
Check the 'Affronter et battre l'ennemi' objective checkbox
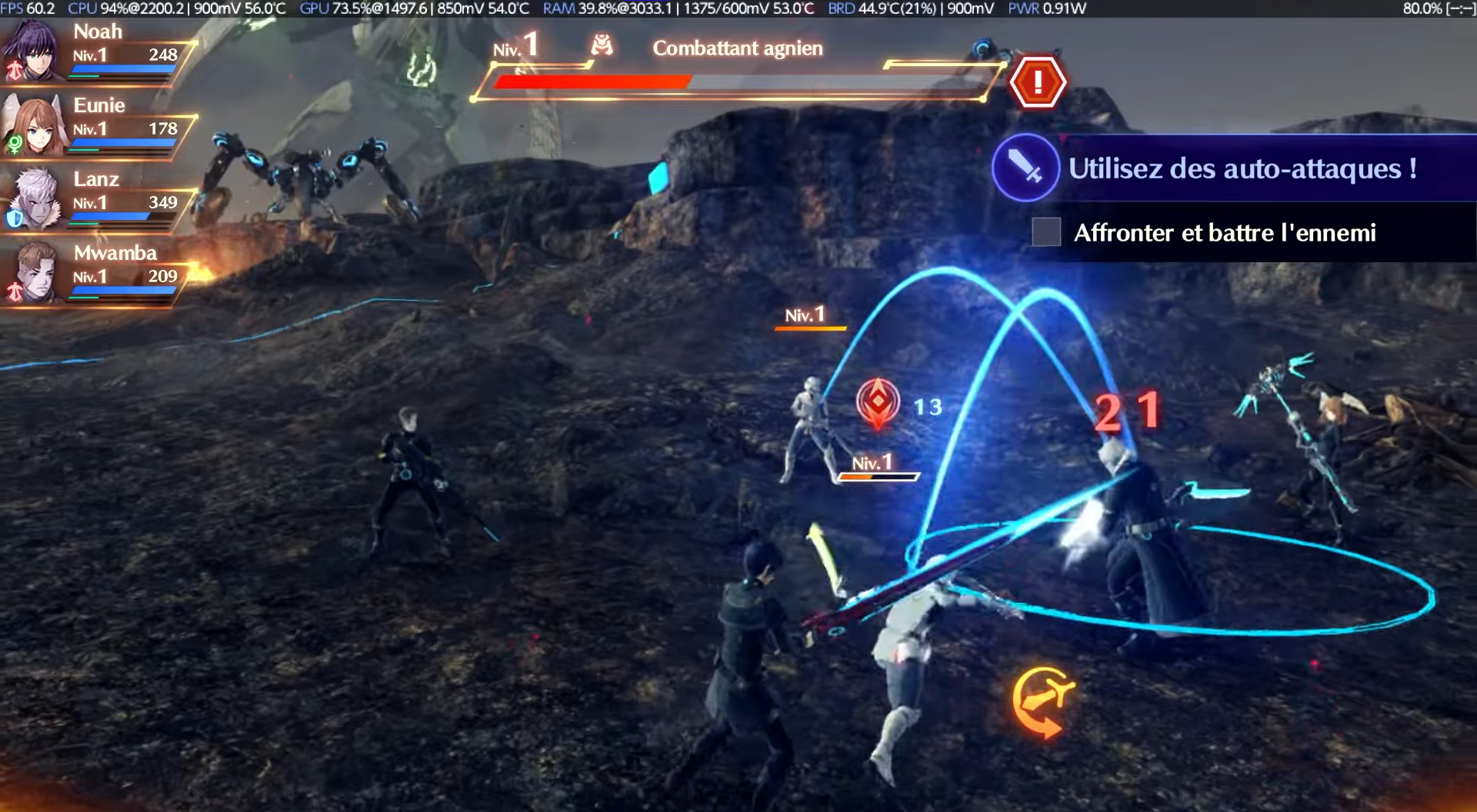1047,232
